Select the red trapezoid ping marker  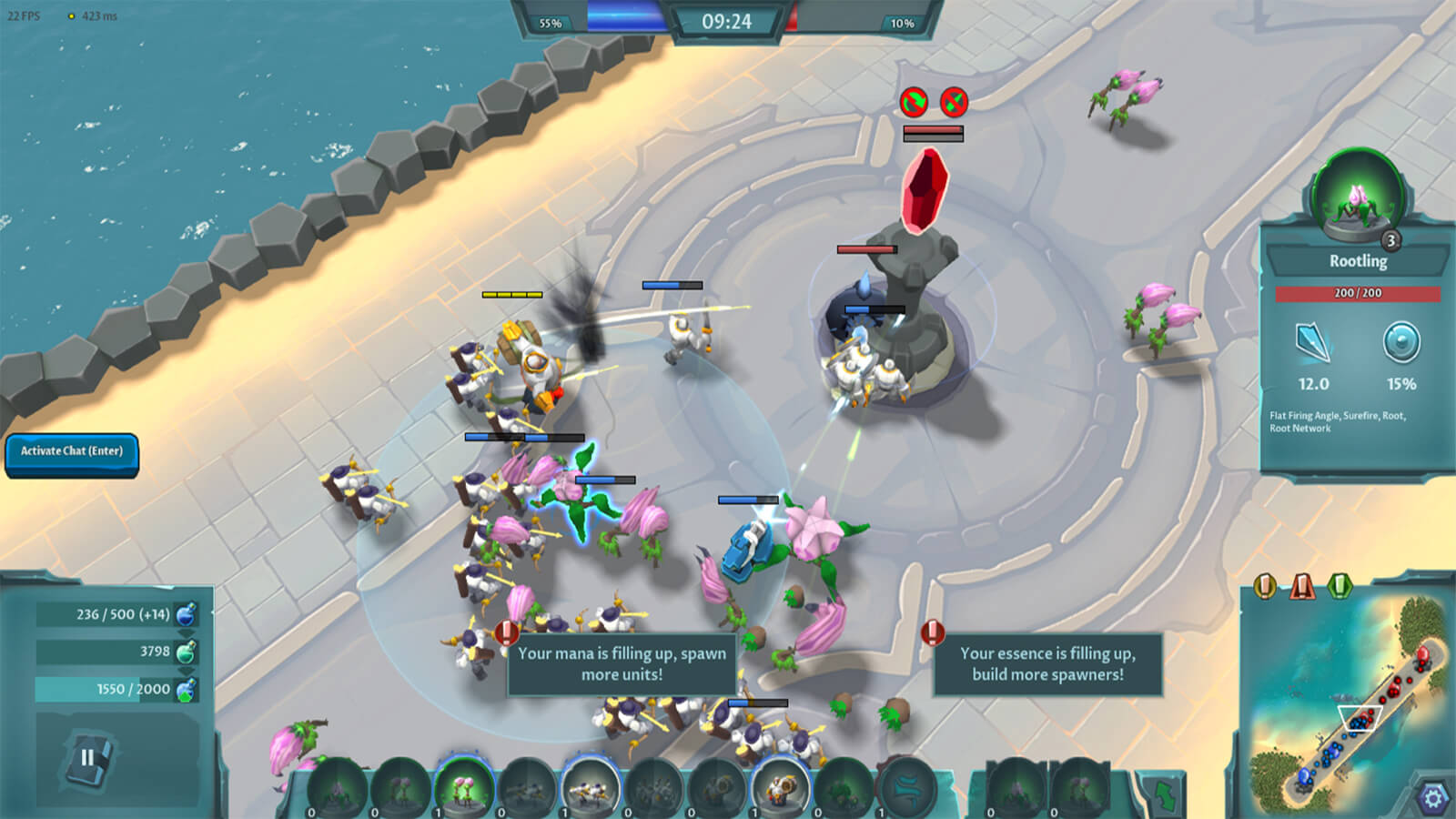pyautogui.click(x=1302, y=585)
